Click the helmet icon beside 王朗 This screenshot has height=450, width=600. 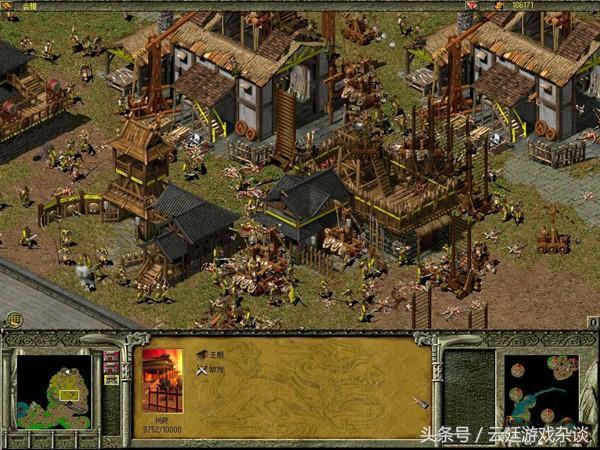pyautogui.click(x=202, y=354)
